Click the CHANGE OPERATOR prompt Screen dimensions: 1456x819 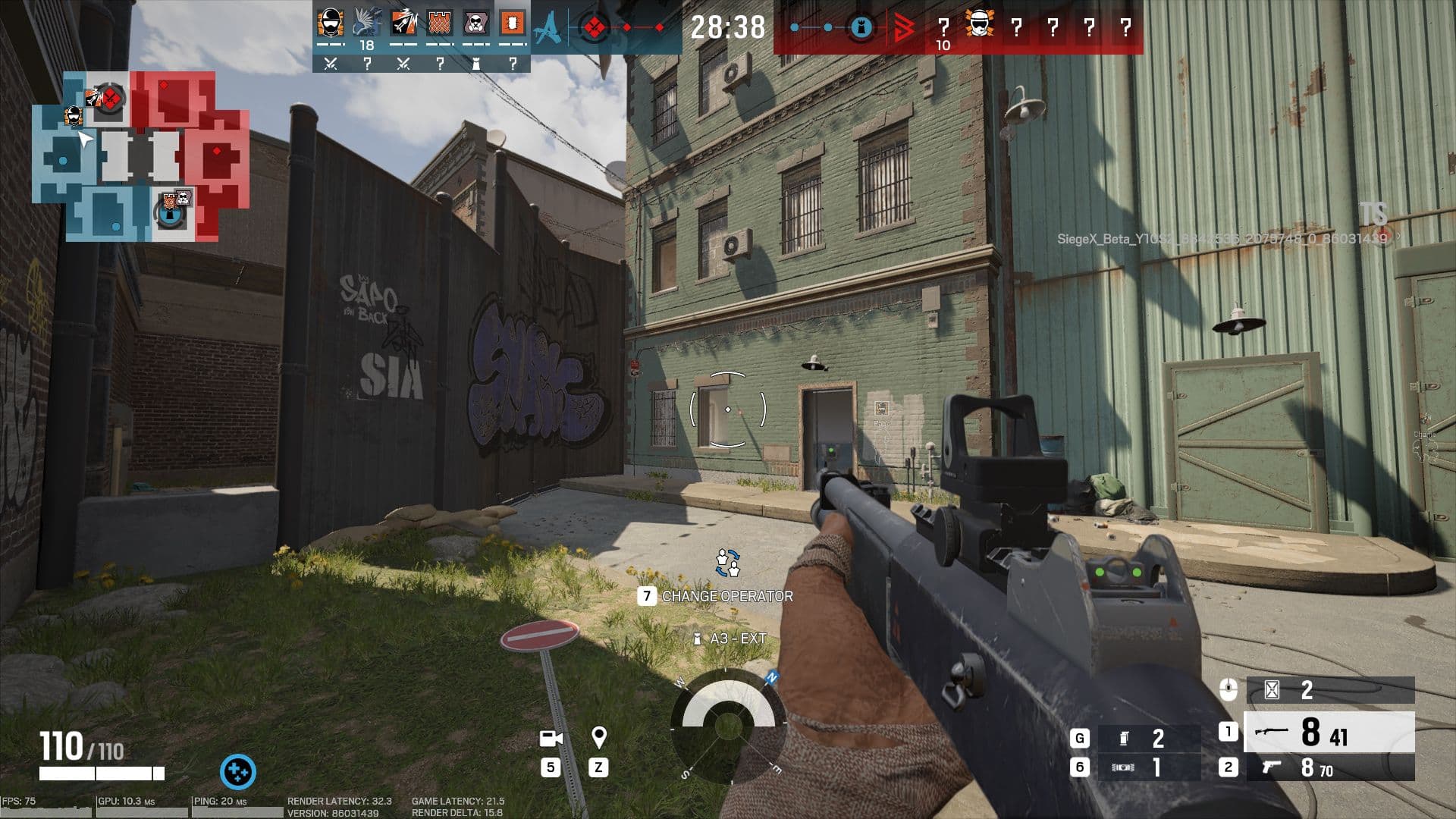tap(726, 597)
